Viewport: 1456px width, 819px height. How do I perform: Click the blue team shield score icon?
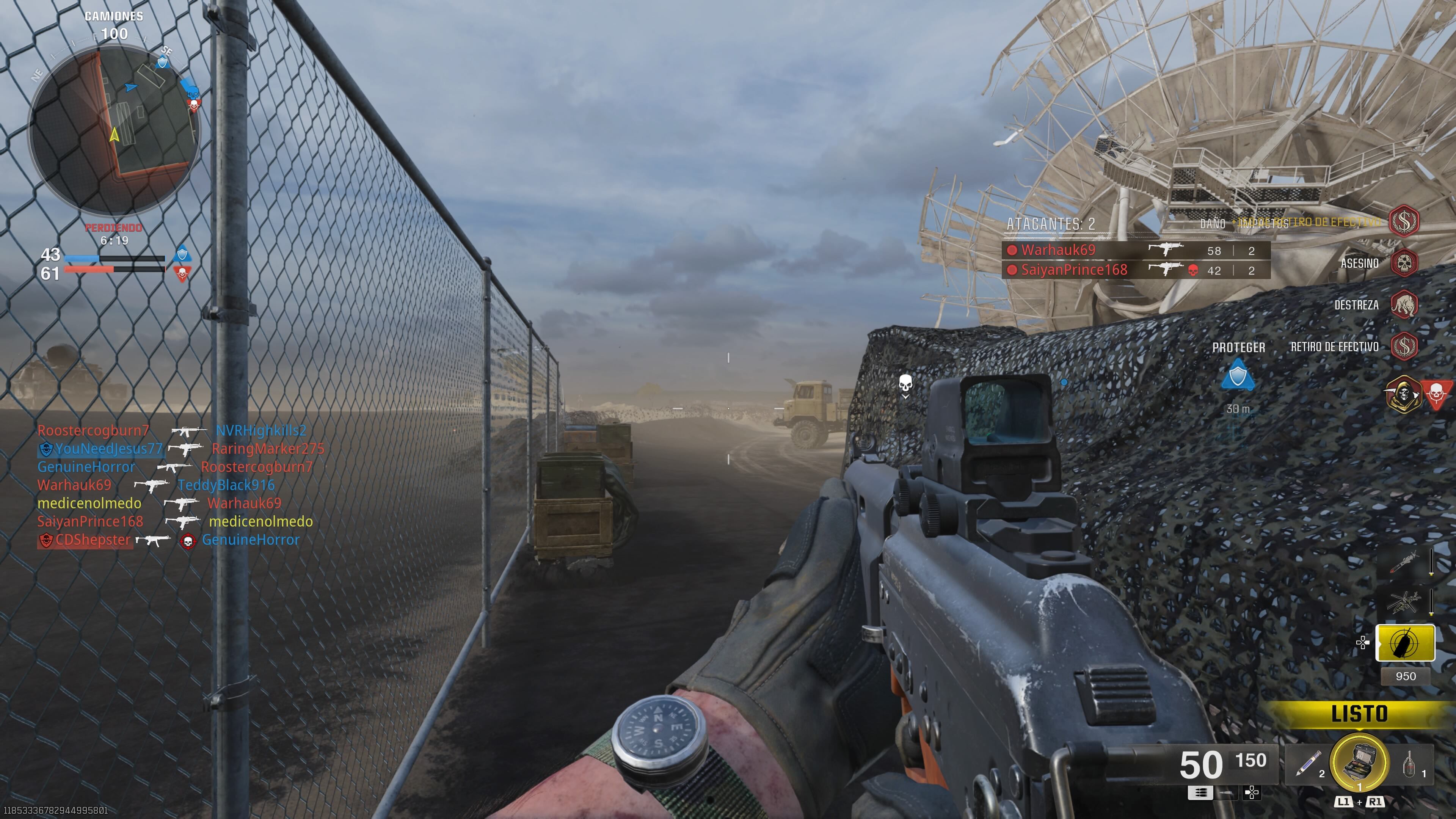[182, 253]
